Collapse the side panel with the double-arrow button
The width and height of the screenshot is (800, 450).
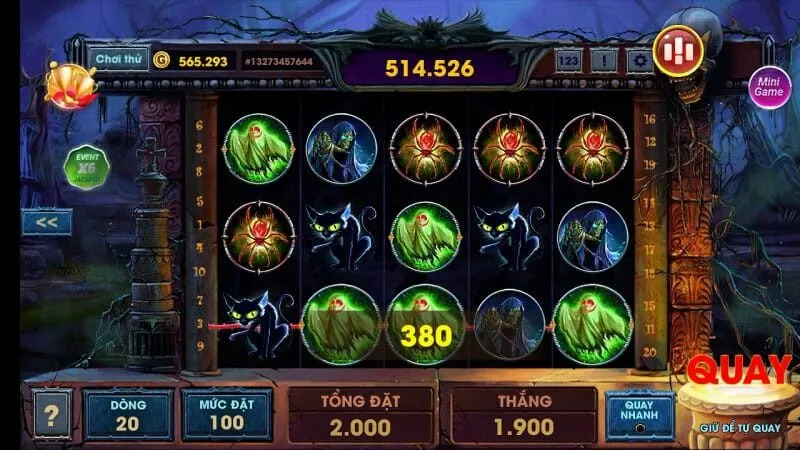pos(46,222)
